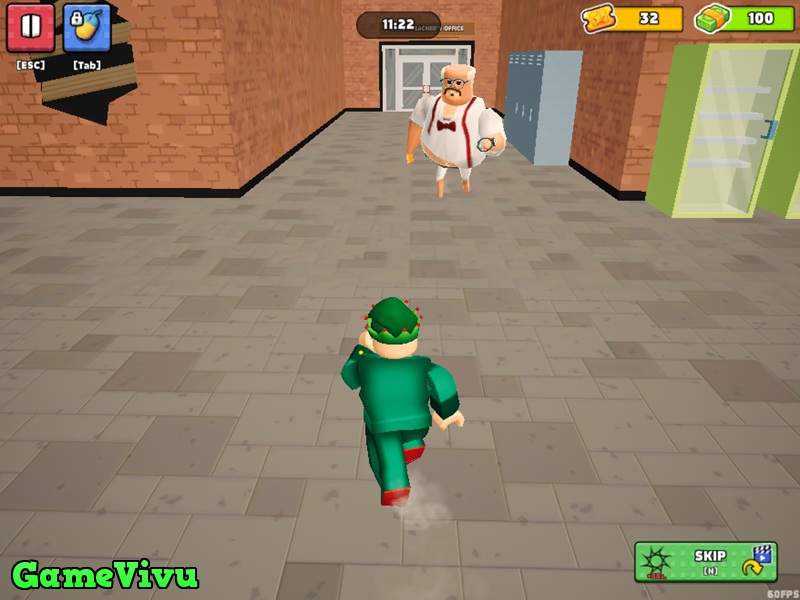Pause the game with the red button
The image size is (800, 600).
click(x=30, y=28)
